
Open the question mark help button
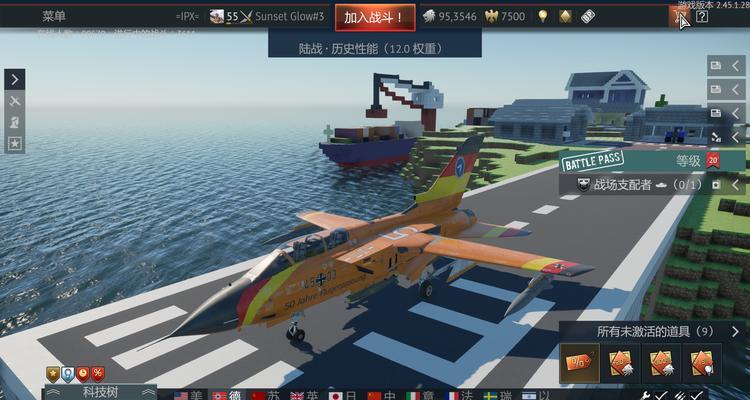[702, 16]
